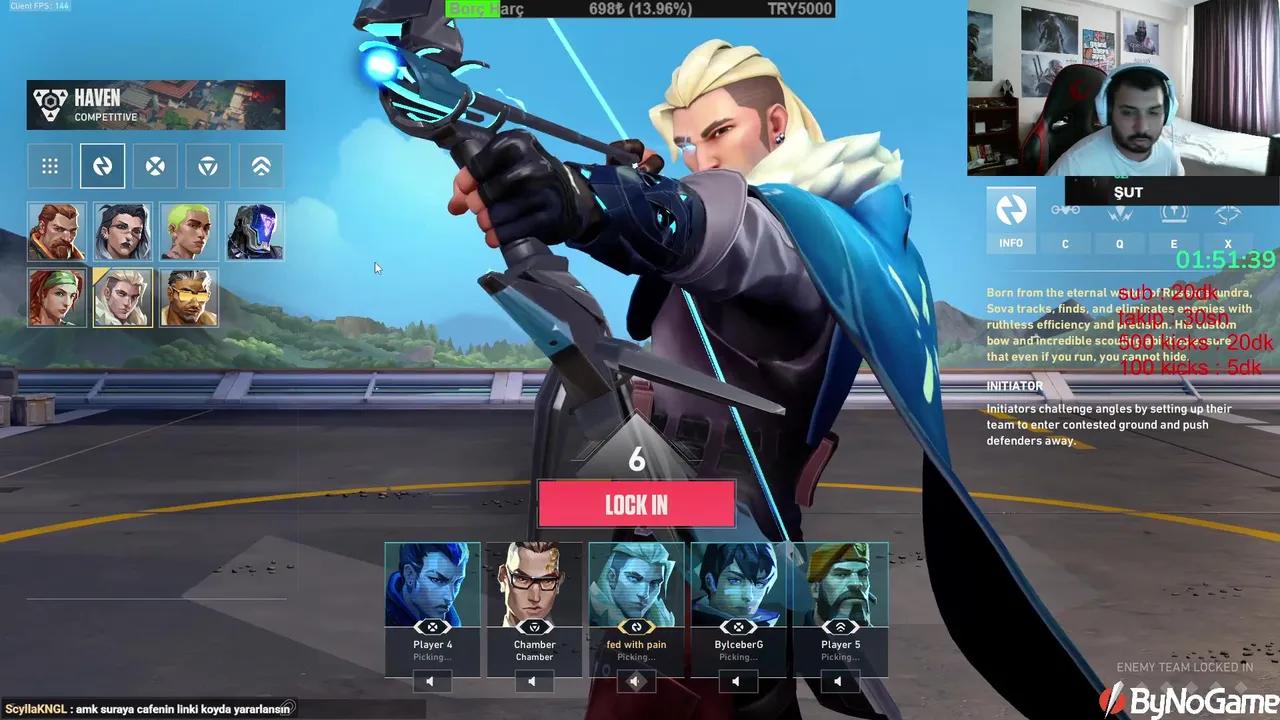Mute Player 4's voice channel
Image resolution: width=1280 pixels, height=720 pixels.
430,681
